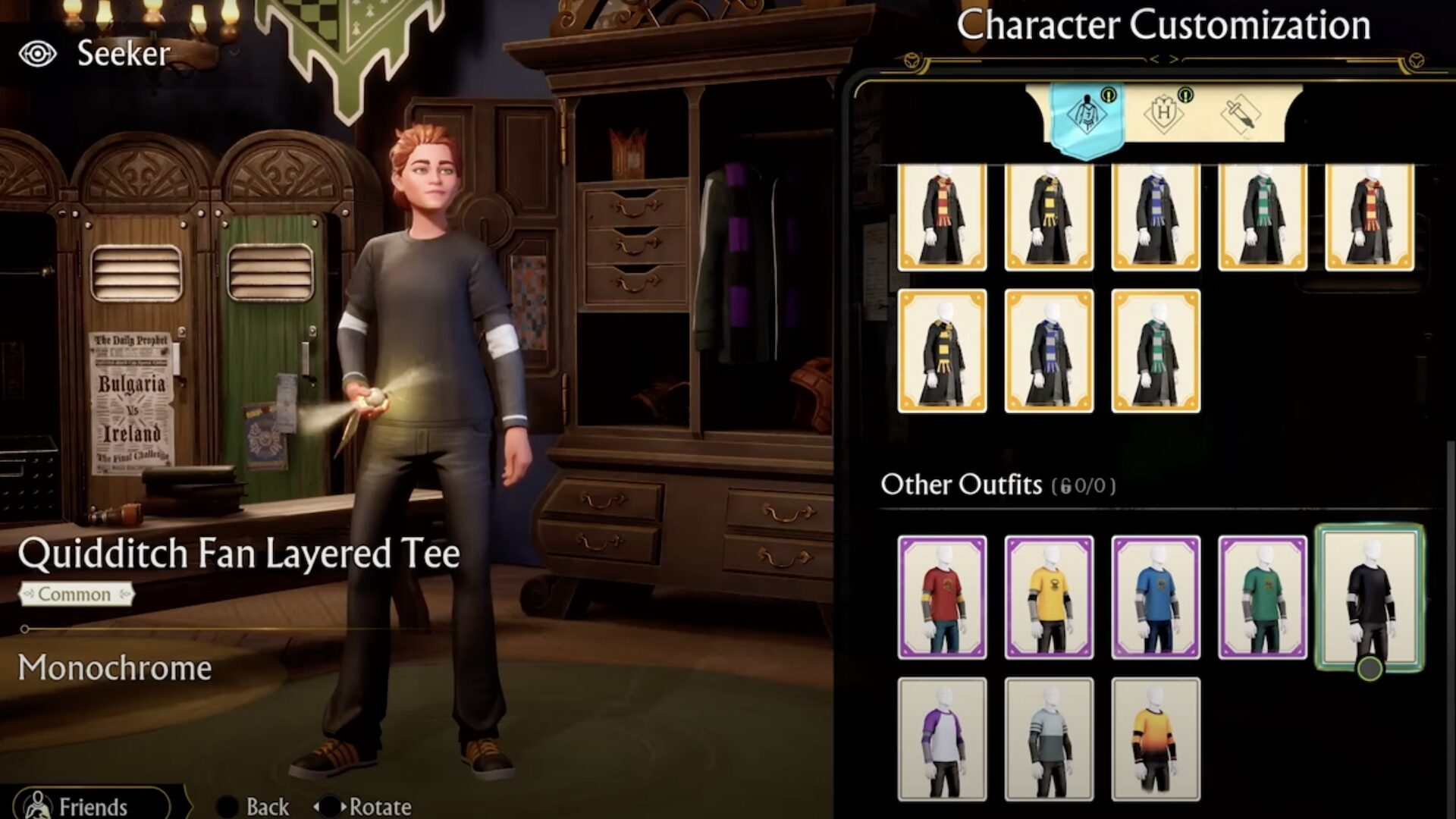
Task: Click the Seeker eye view icon
Action: click(37, 54)
